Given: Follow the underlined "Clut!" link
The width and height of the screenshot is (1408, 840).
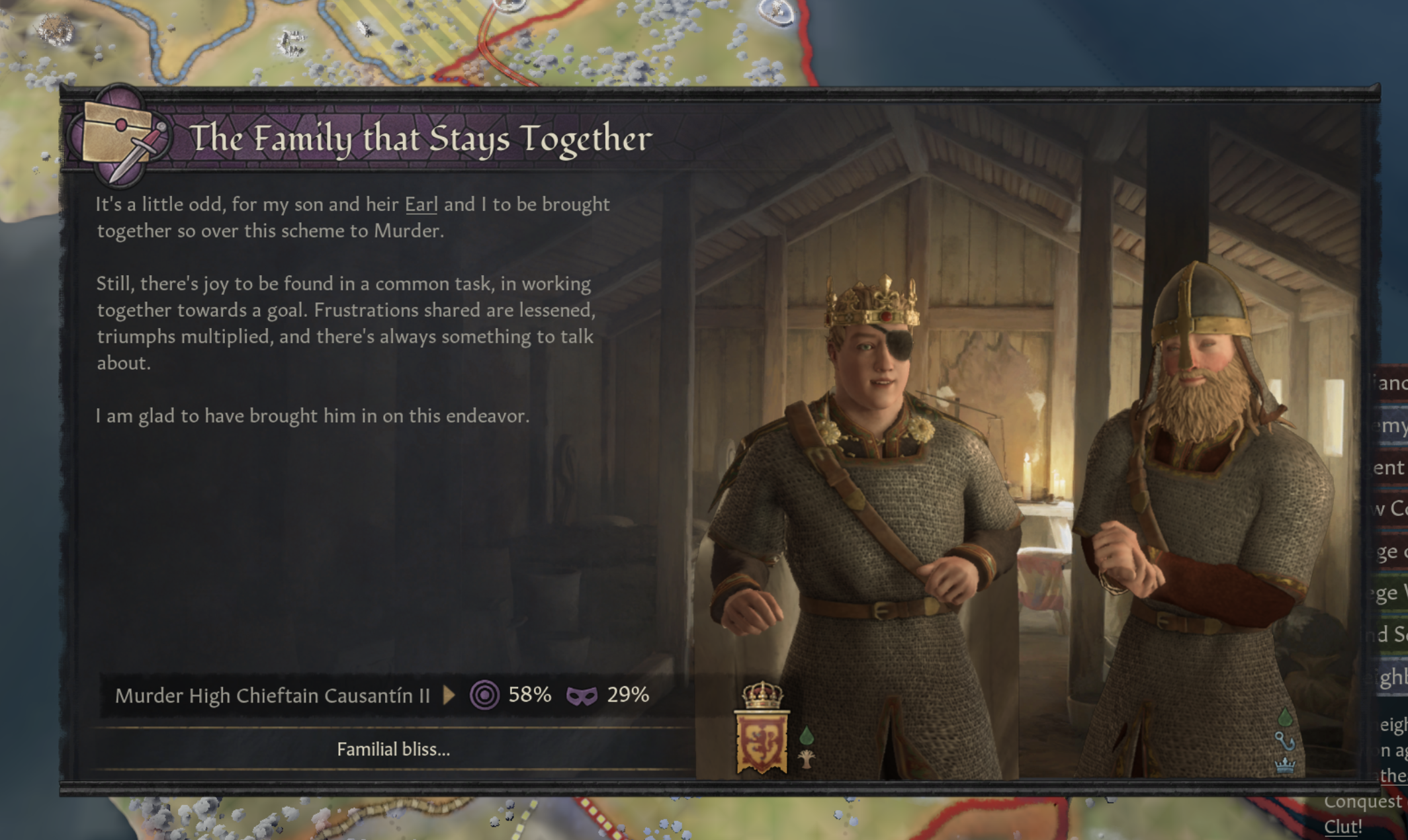Looking at the screenshot, I should pos(1342,827).
